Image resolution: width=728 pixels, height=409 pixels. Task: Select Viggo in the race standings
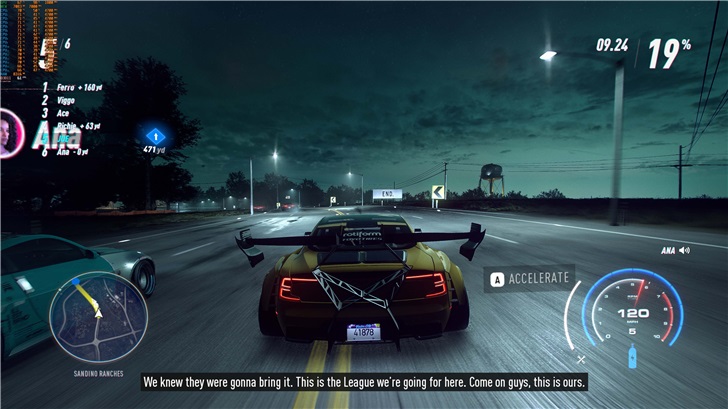[66, 101]
